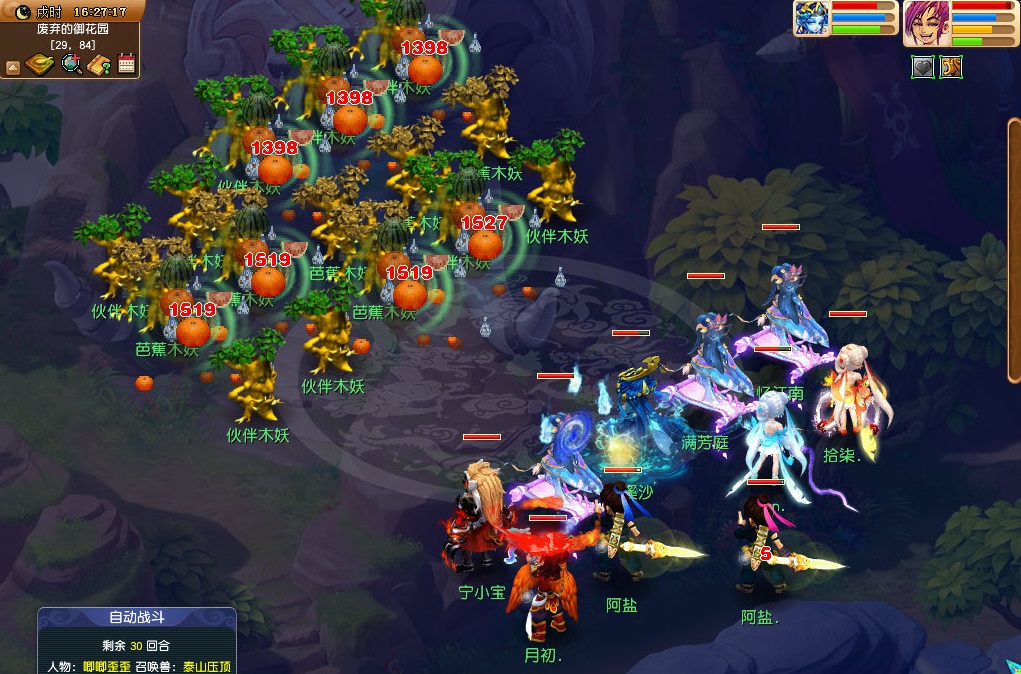Collapse the location panel with the arrow button
The height and width of the screenshot is (674, 1021).
click(13, 67)
